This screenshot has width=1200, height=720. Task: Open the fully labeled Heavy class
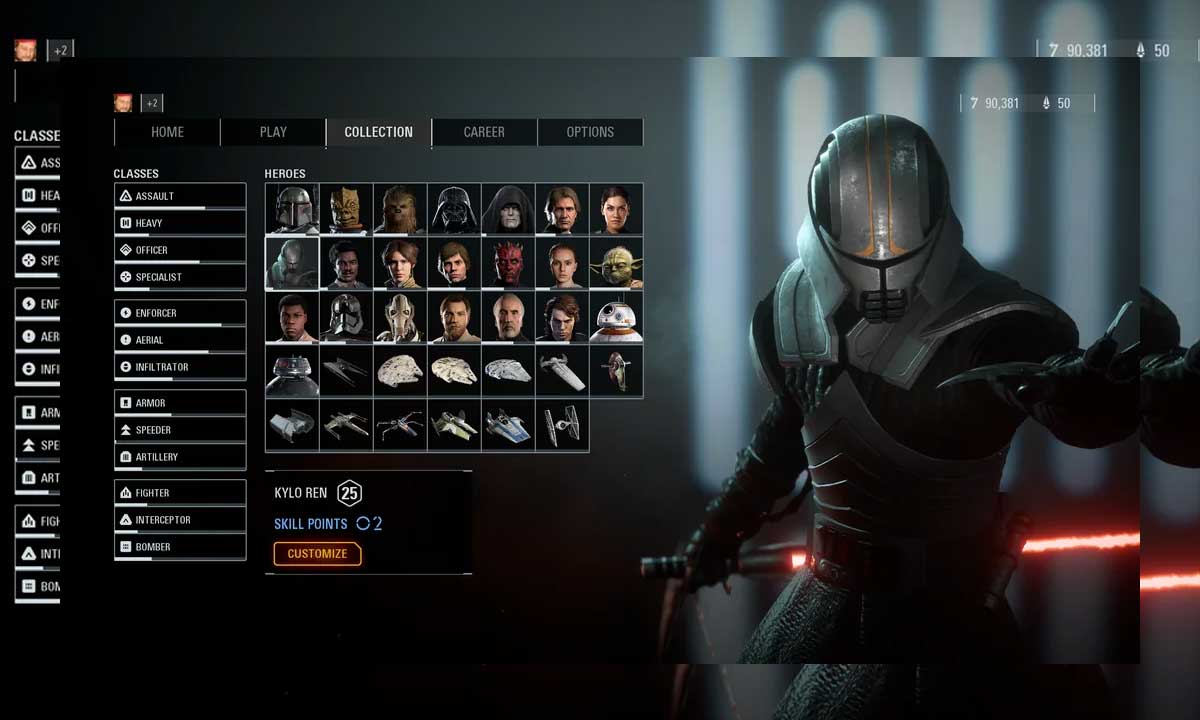(x=180, y=223)
